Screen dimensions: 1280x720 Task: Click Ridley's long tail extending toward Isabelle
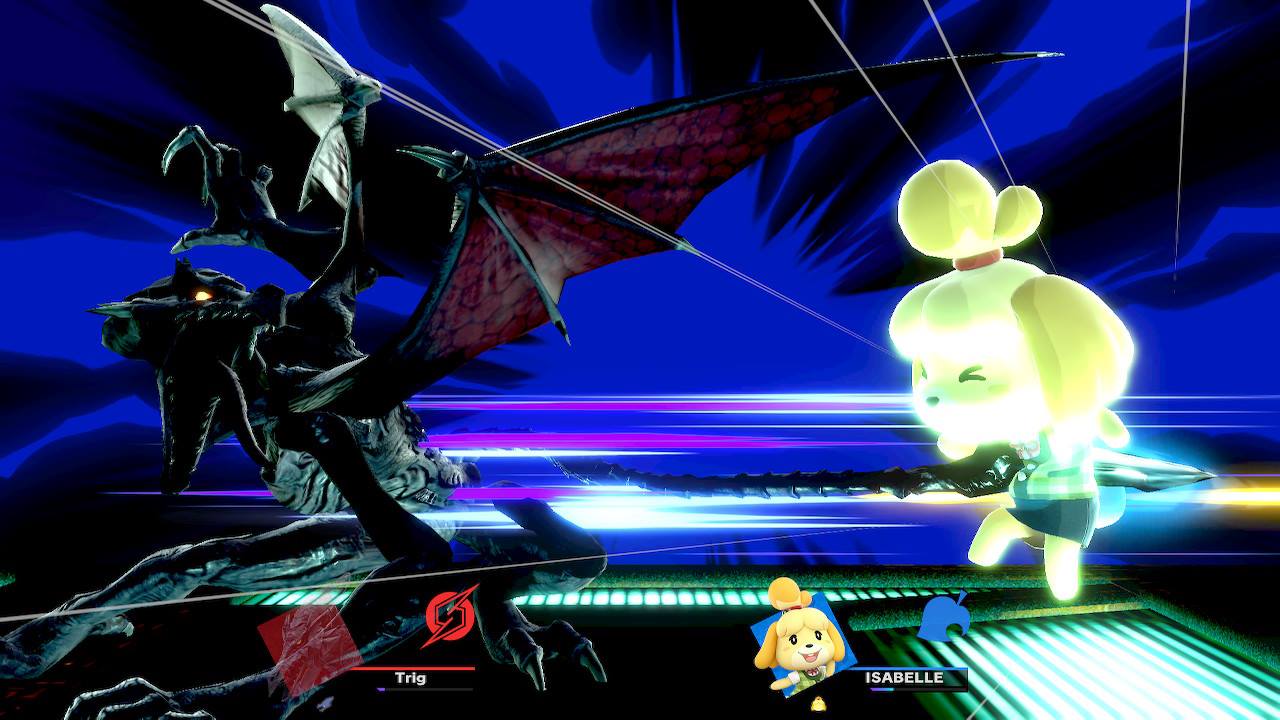tap(750, 480)
